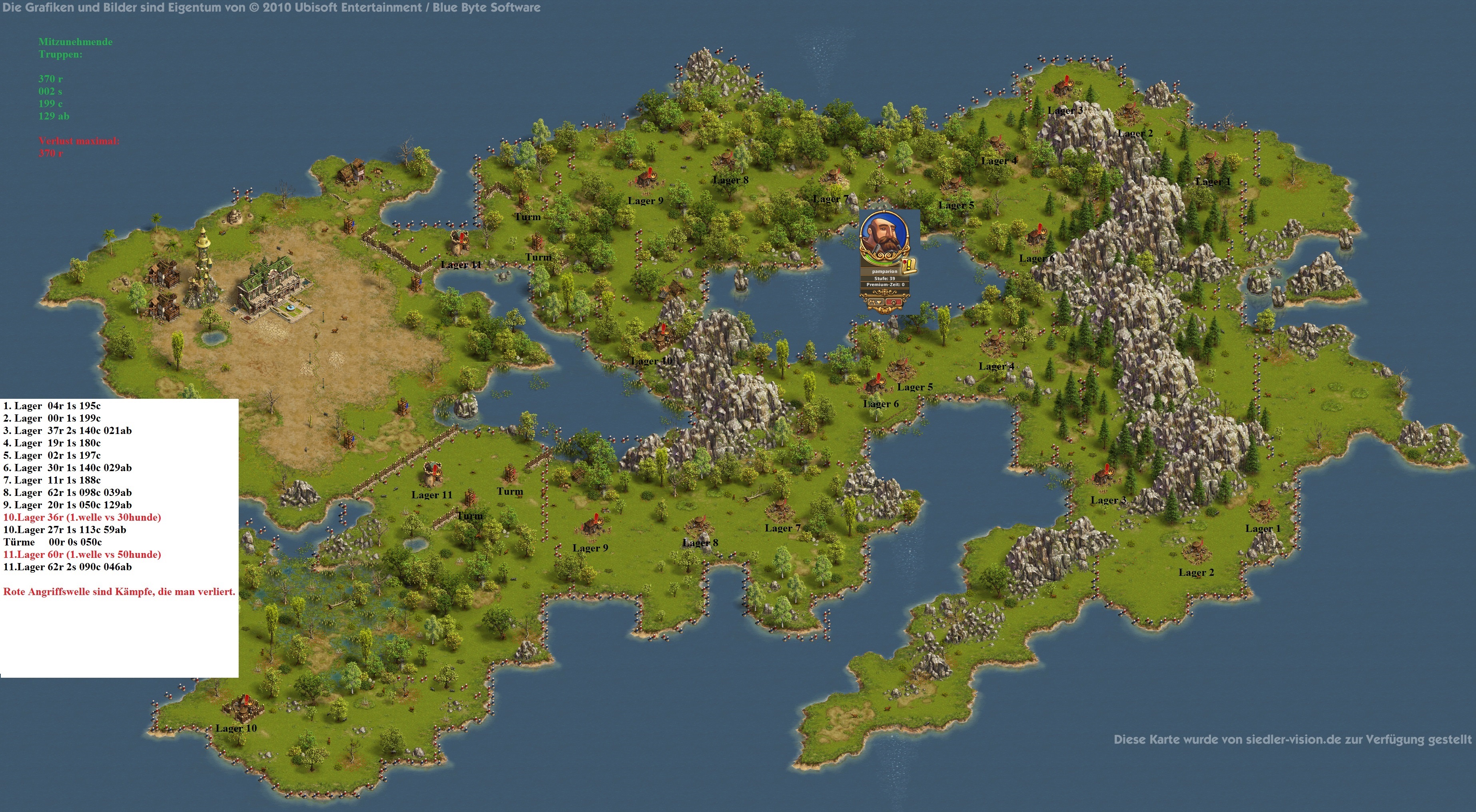Open the quest scroll with exclamation mark

[909, 266]
